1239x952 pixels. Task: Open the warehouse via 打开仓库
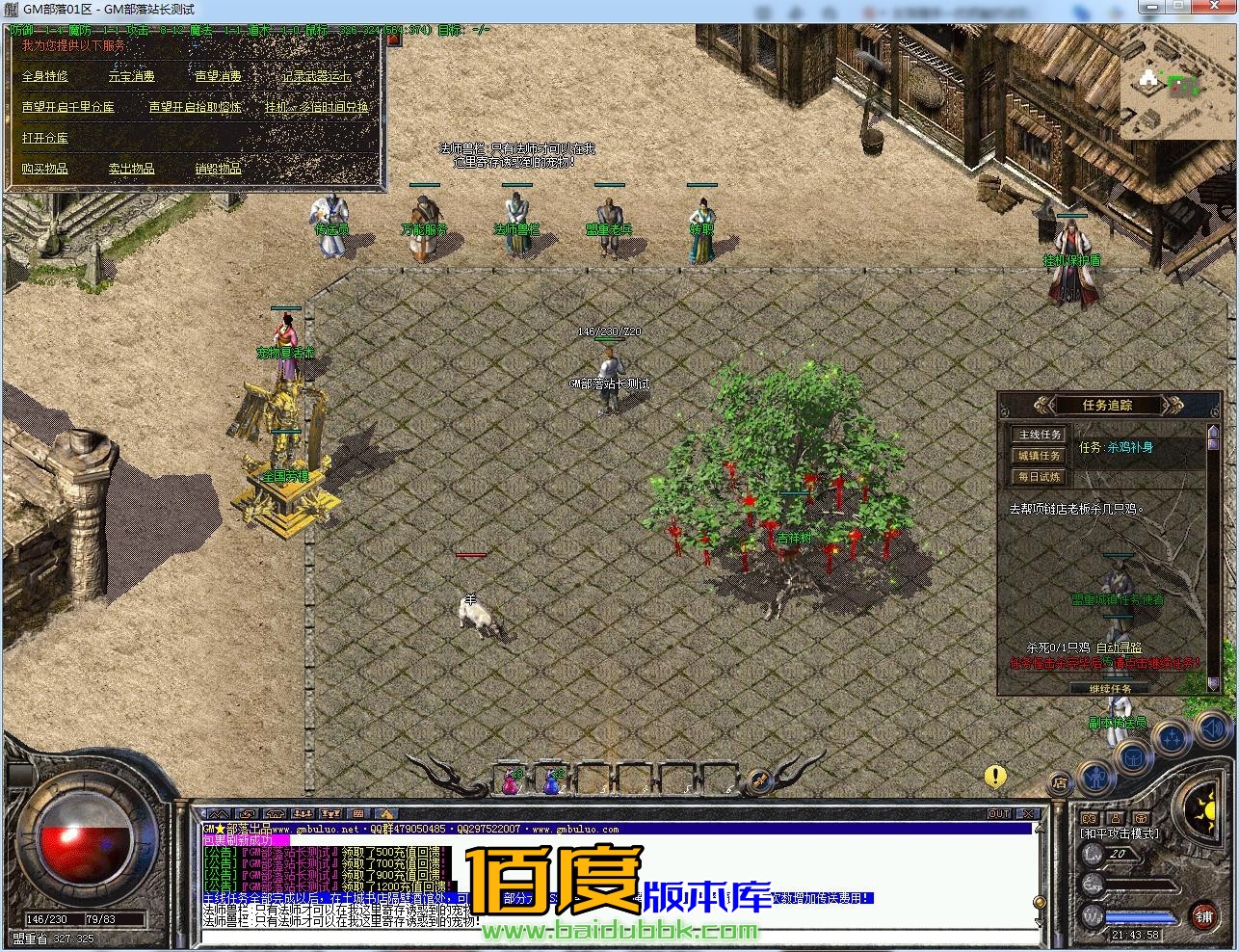coord(45,138)
